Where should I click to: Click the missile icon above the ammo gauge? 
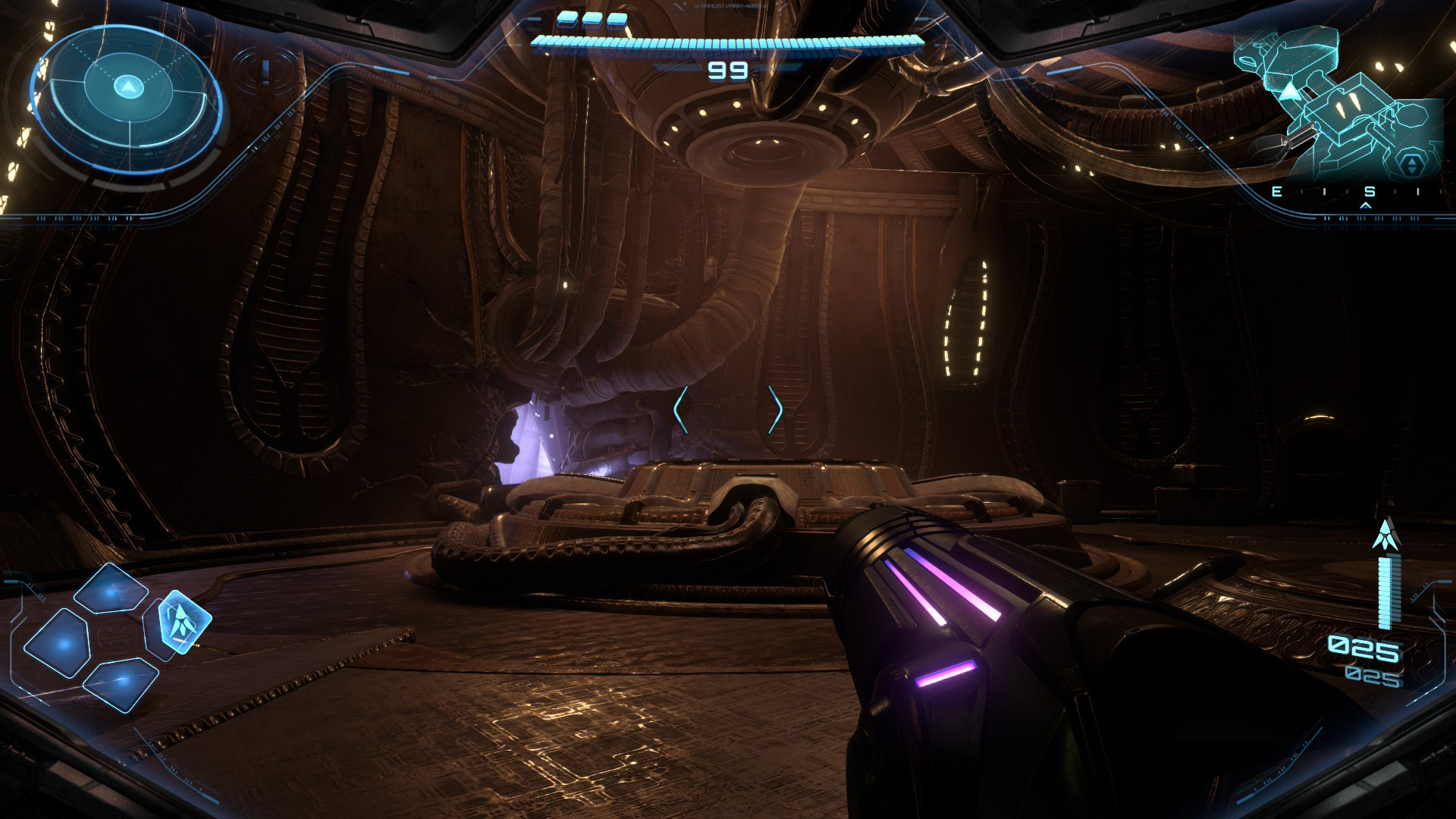point(1385,535)
